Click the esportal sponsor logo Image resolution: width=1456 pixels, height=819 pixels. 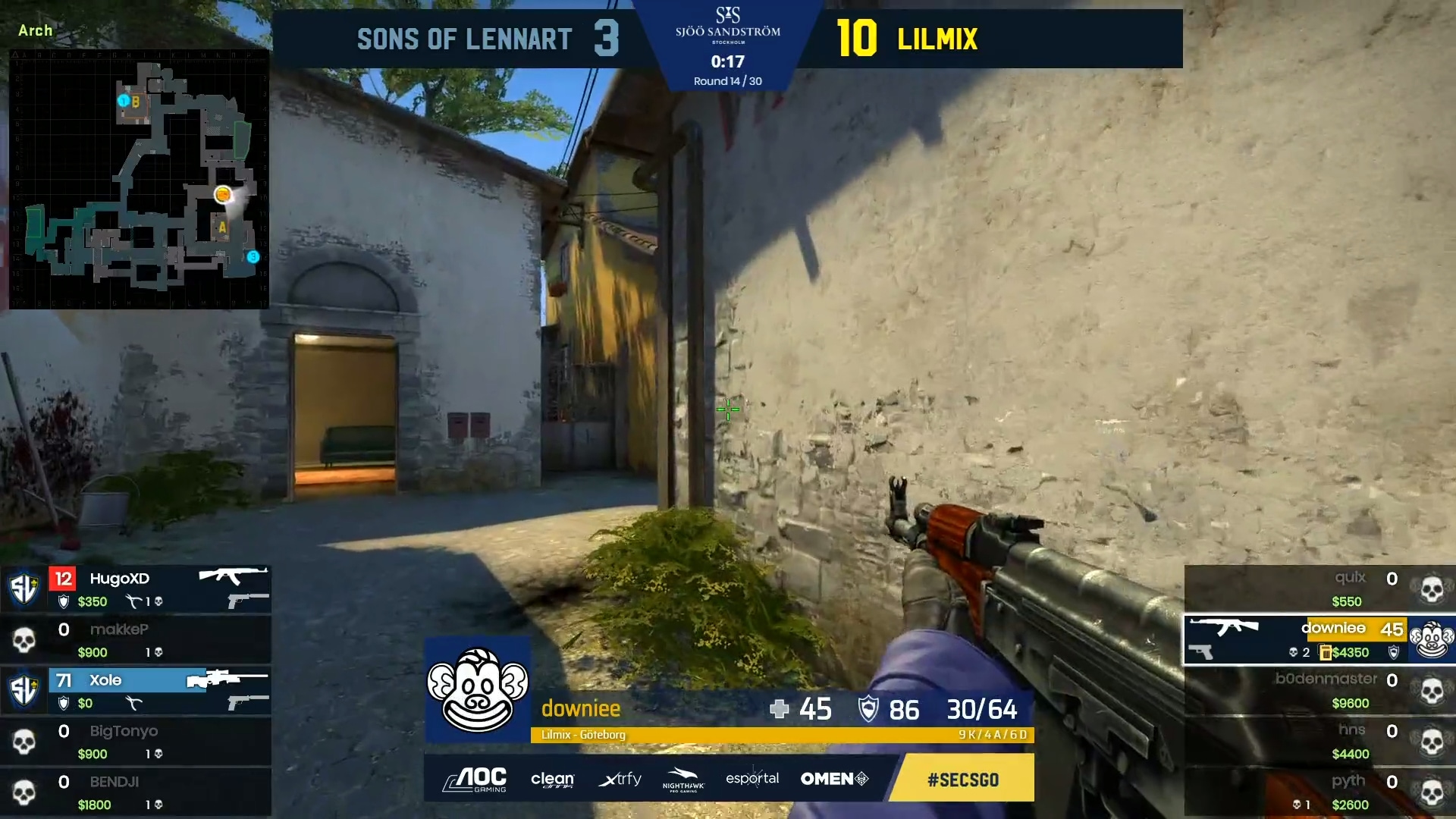coord(752,779)
